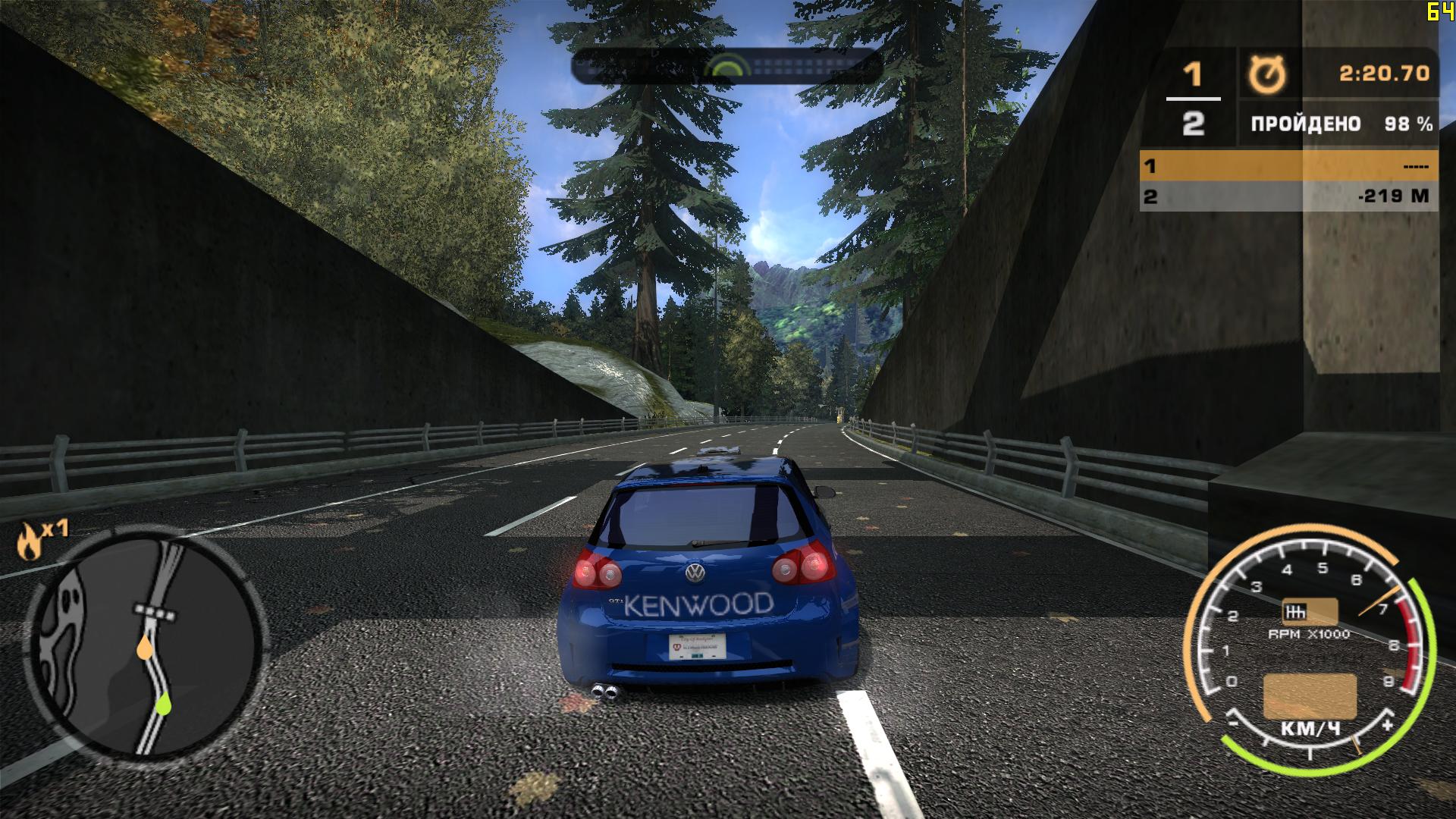Click the circular track minimap

click(144, 645)
